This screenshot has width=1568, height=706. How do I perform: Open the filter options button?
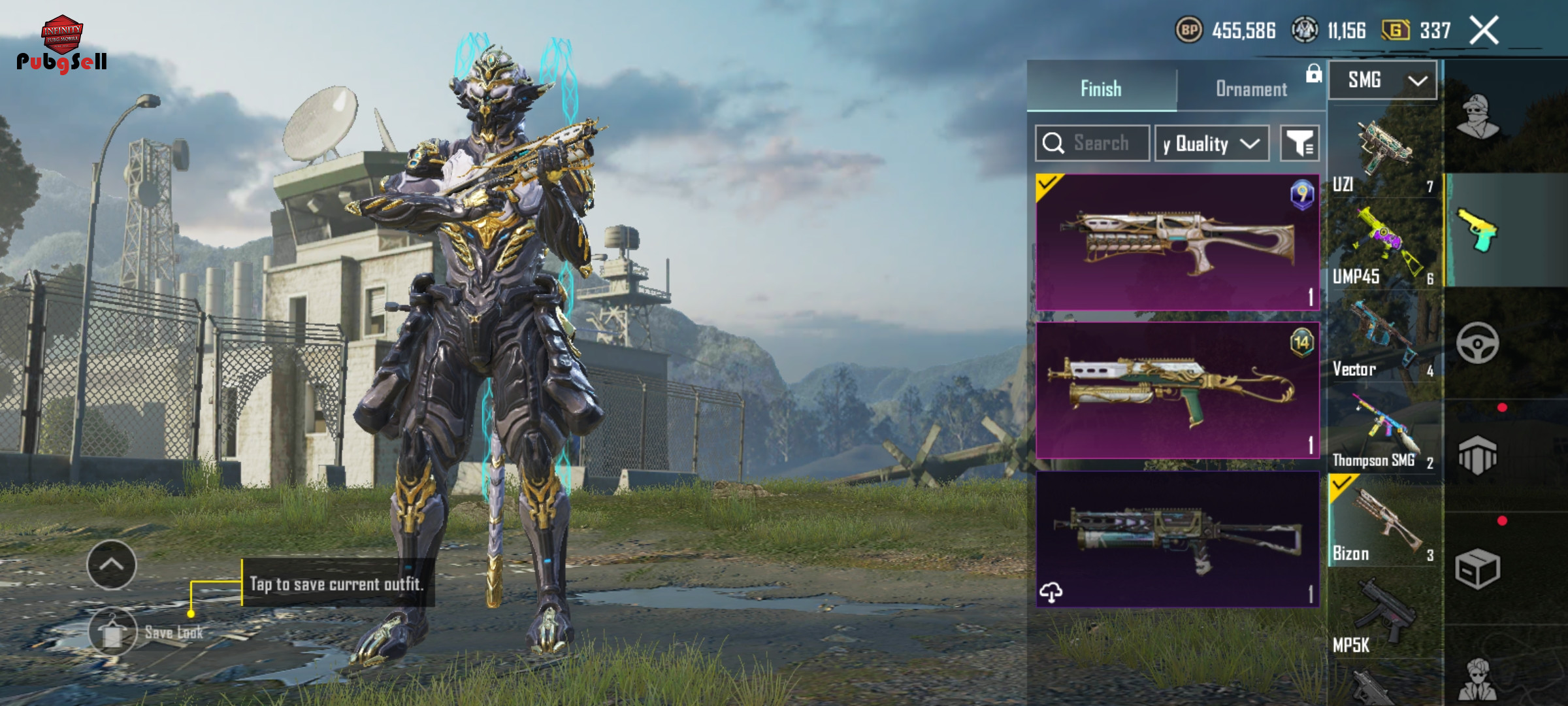(x=1299, y=143)
